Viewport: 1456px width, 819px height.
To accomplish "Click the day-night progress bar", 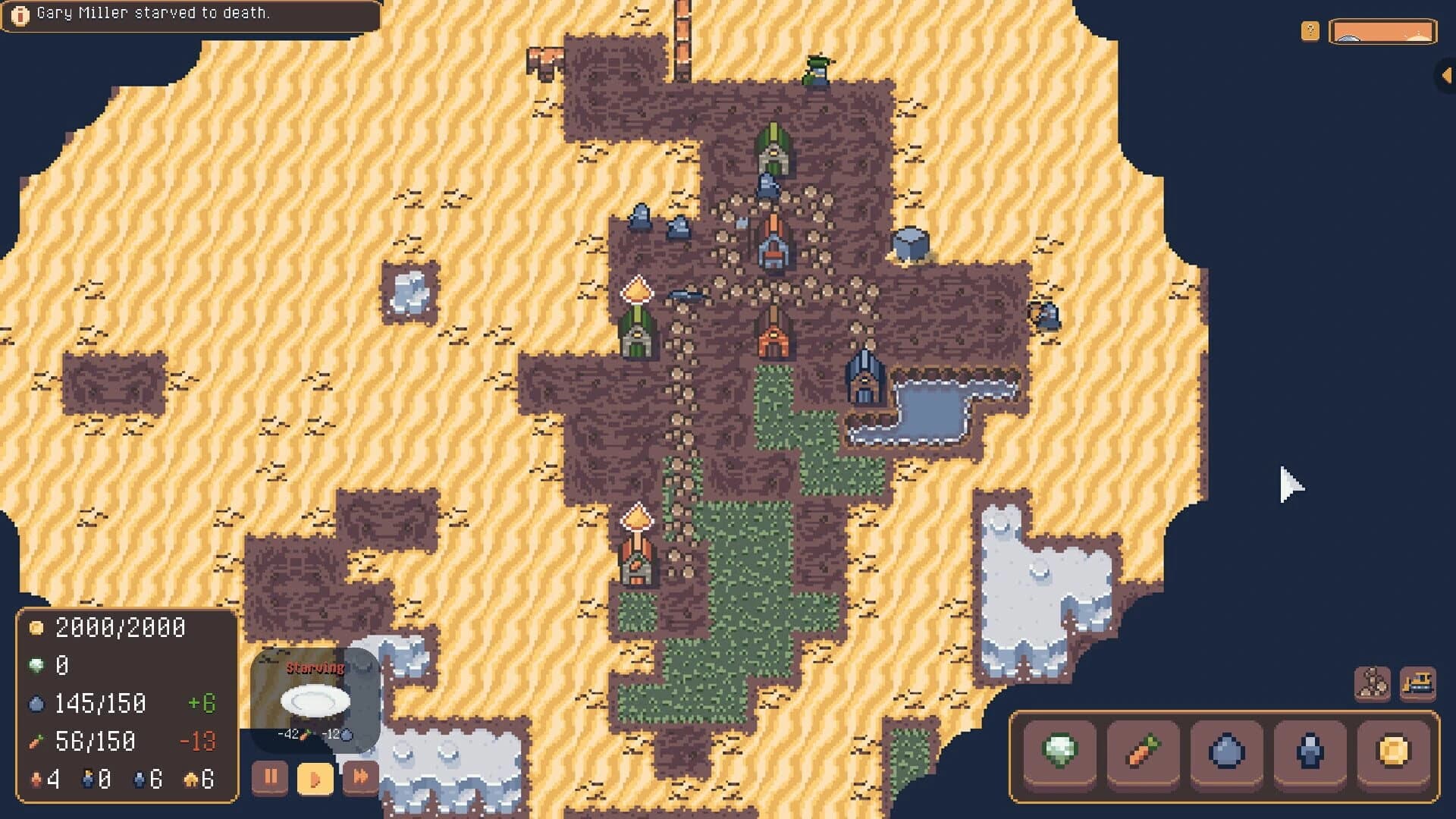I will tap(1382, 32).
